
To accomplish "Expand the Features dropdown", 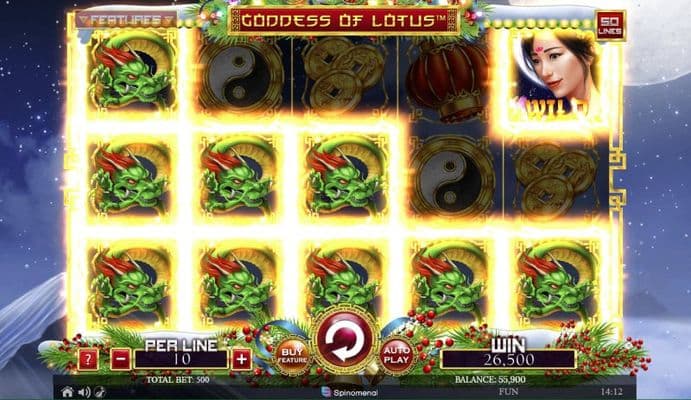I will (126, 19).
